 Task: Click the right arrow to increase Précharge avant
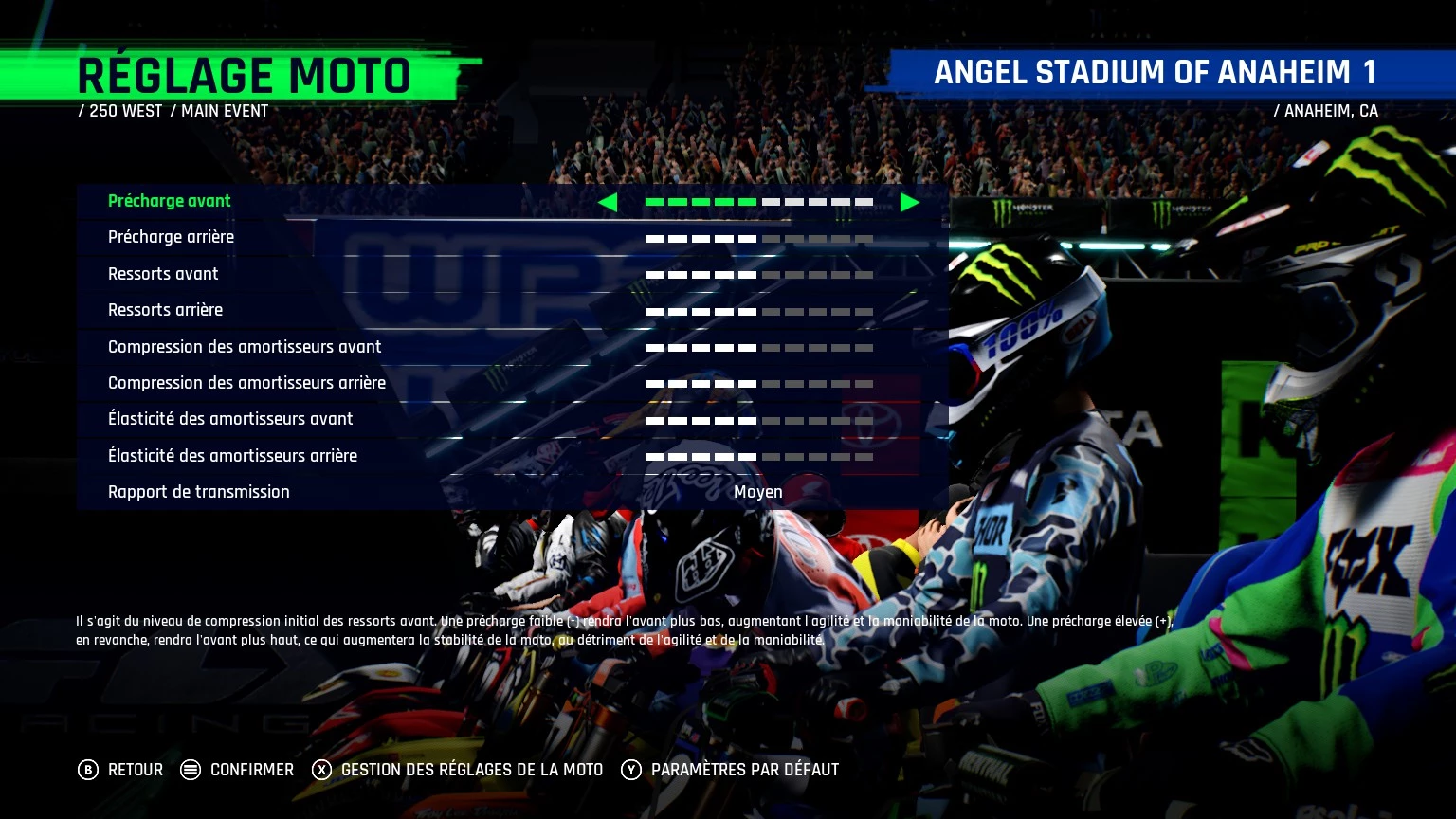point(909,202)
